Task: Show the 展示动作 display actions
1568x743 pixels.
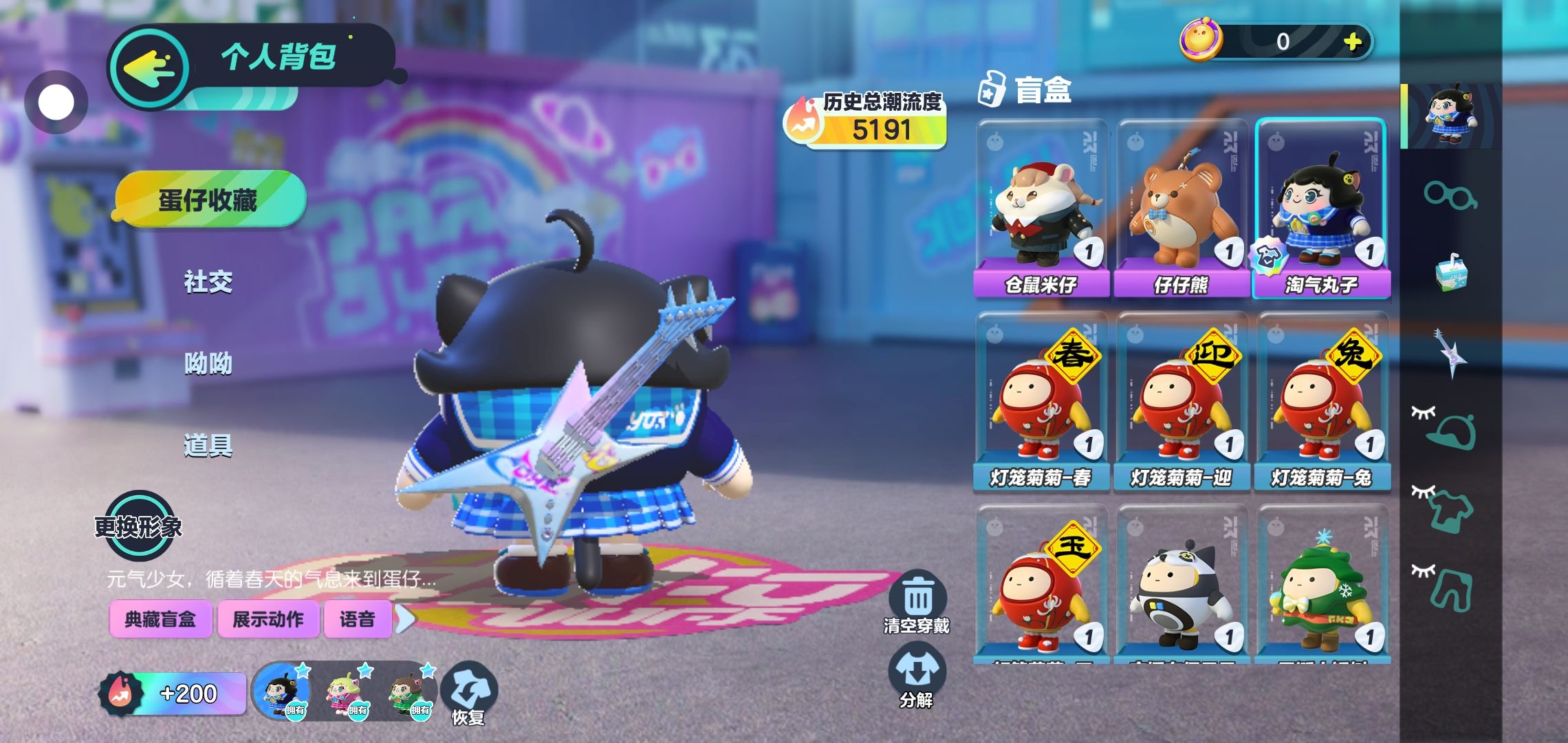Action: (x=268, y=619)
